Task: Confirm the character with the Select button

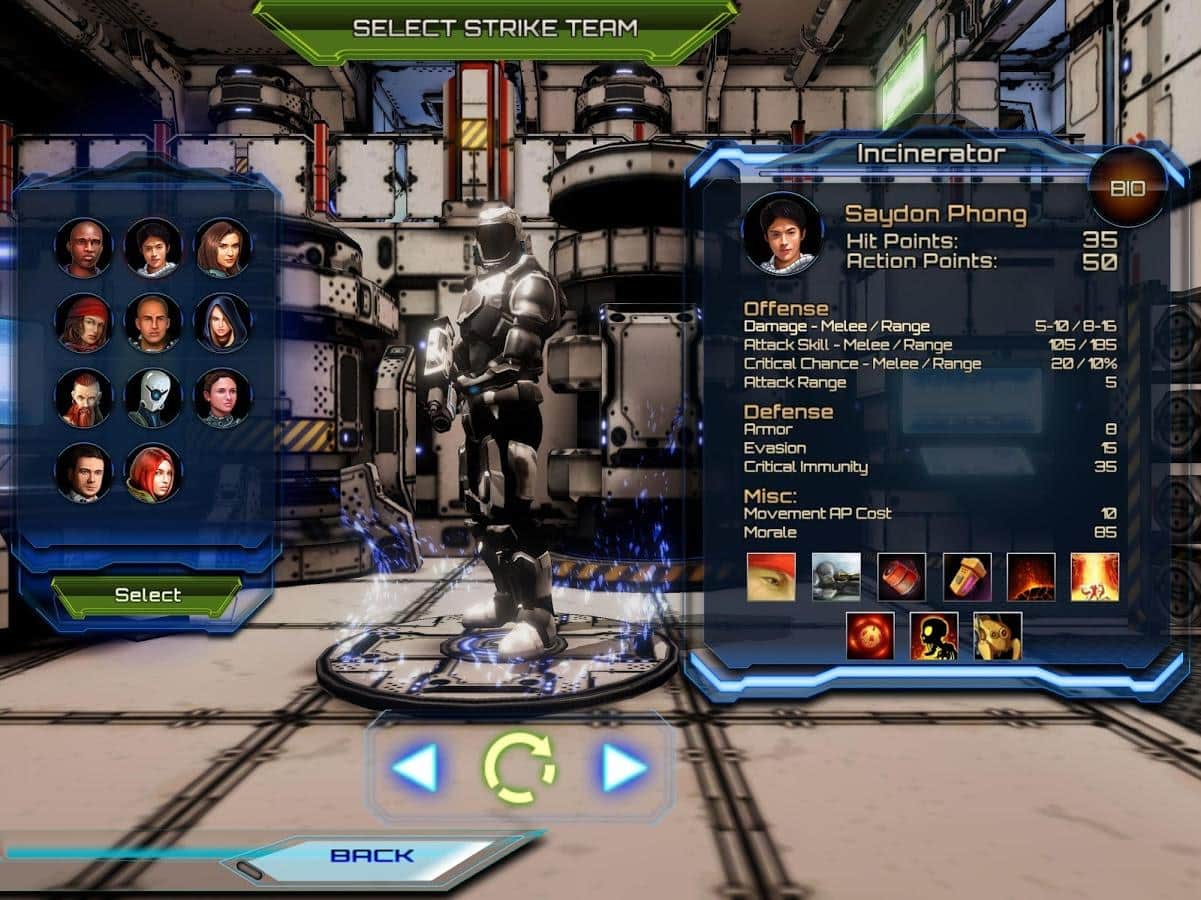Action: coord(147,595)
